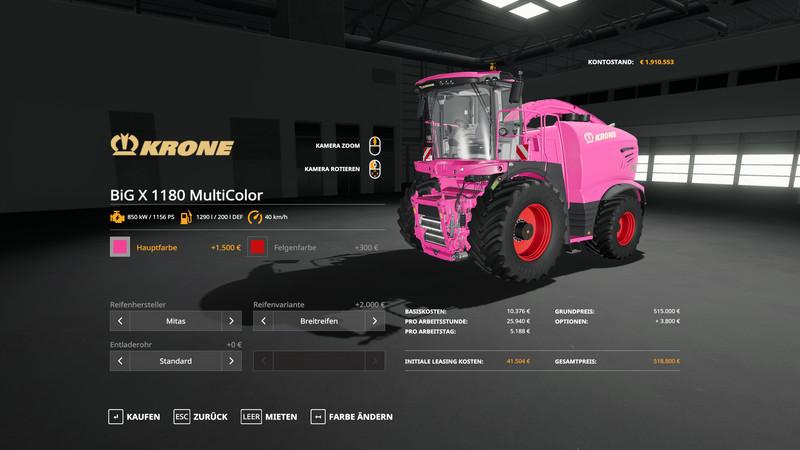Select the pink Hauptfarbe color swatch
Image resolution: width=800 pixels, height=450 pixels.
click(x=121, y=247)
